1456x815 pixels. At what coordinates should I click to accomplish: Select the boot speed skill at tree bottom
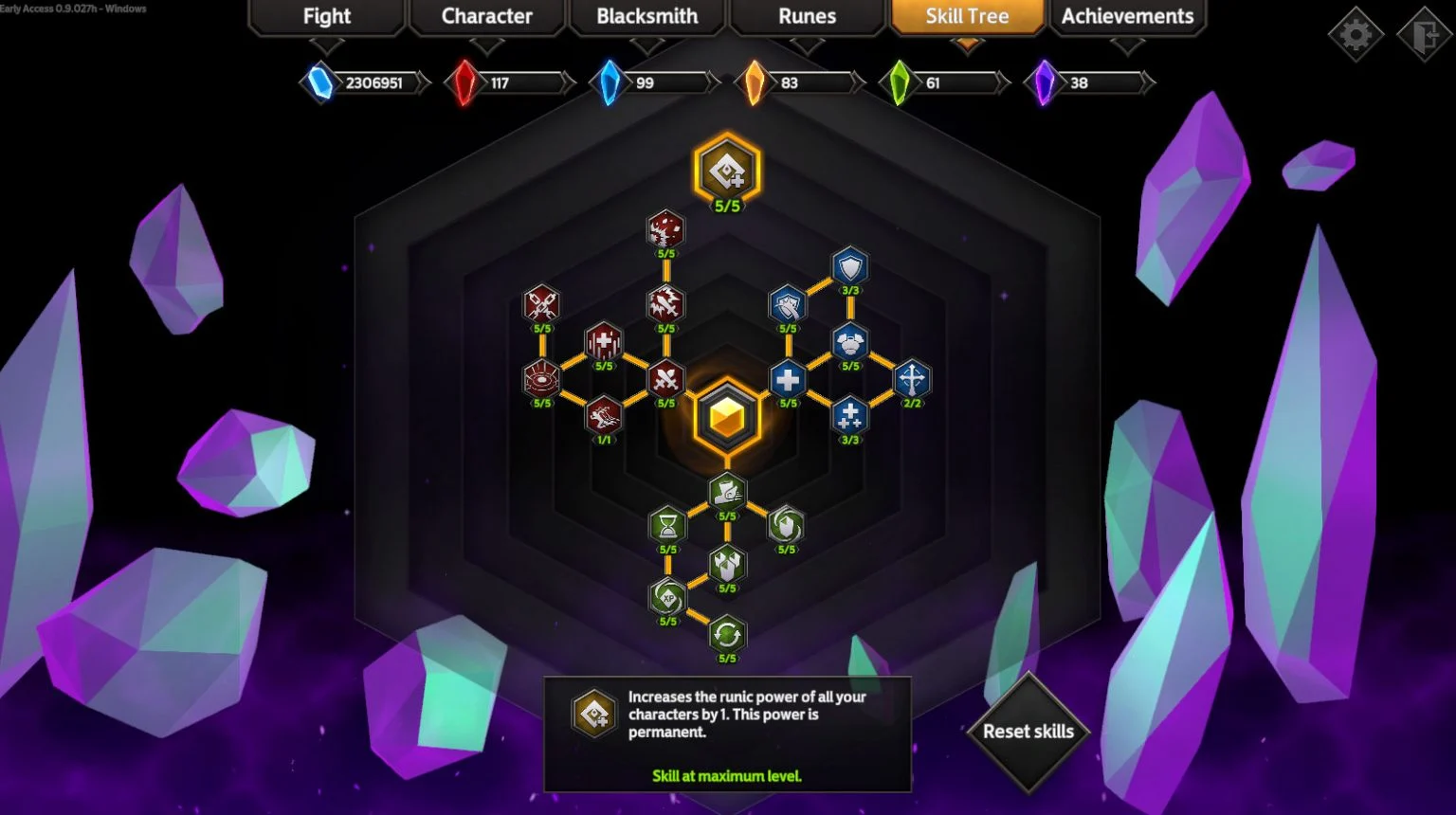pyautogui.click(x=726, y=491)
